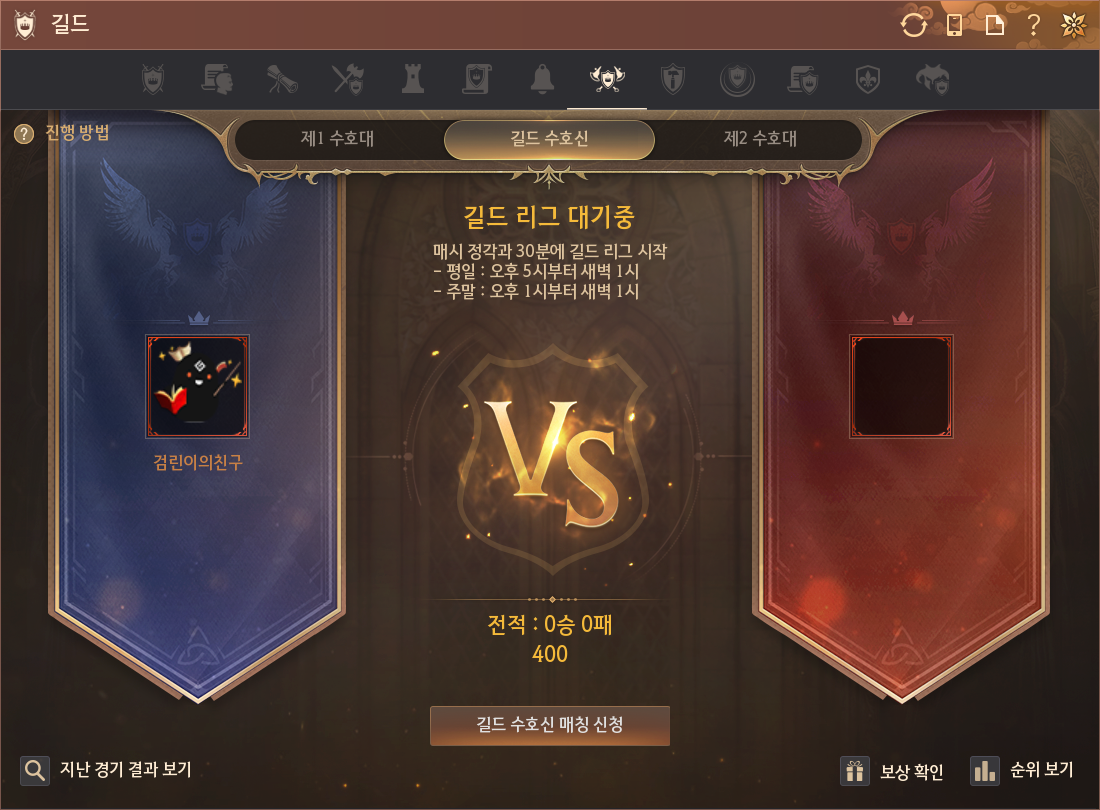
Task: Switch to the 제1 수호대 tab
Action: click(338, 139)
